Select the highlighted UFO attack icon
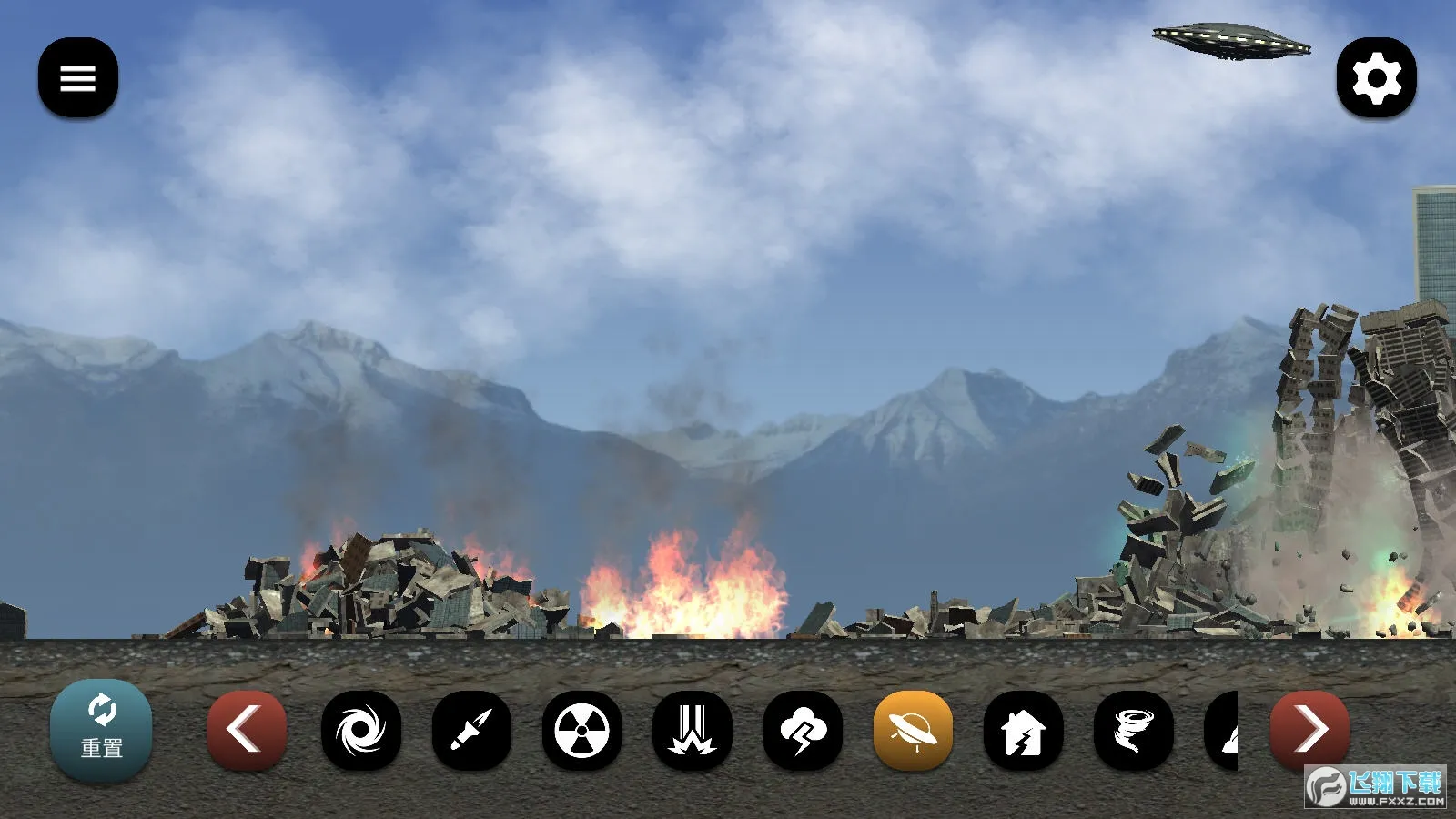 (913, 730)
